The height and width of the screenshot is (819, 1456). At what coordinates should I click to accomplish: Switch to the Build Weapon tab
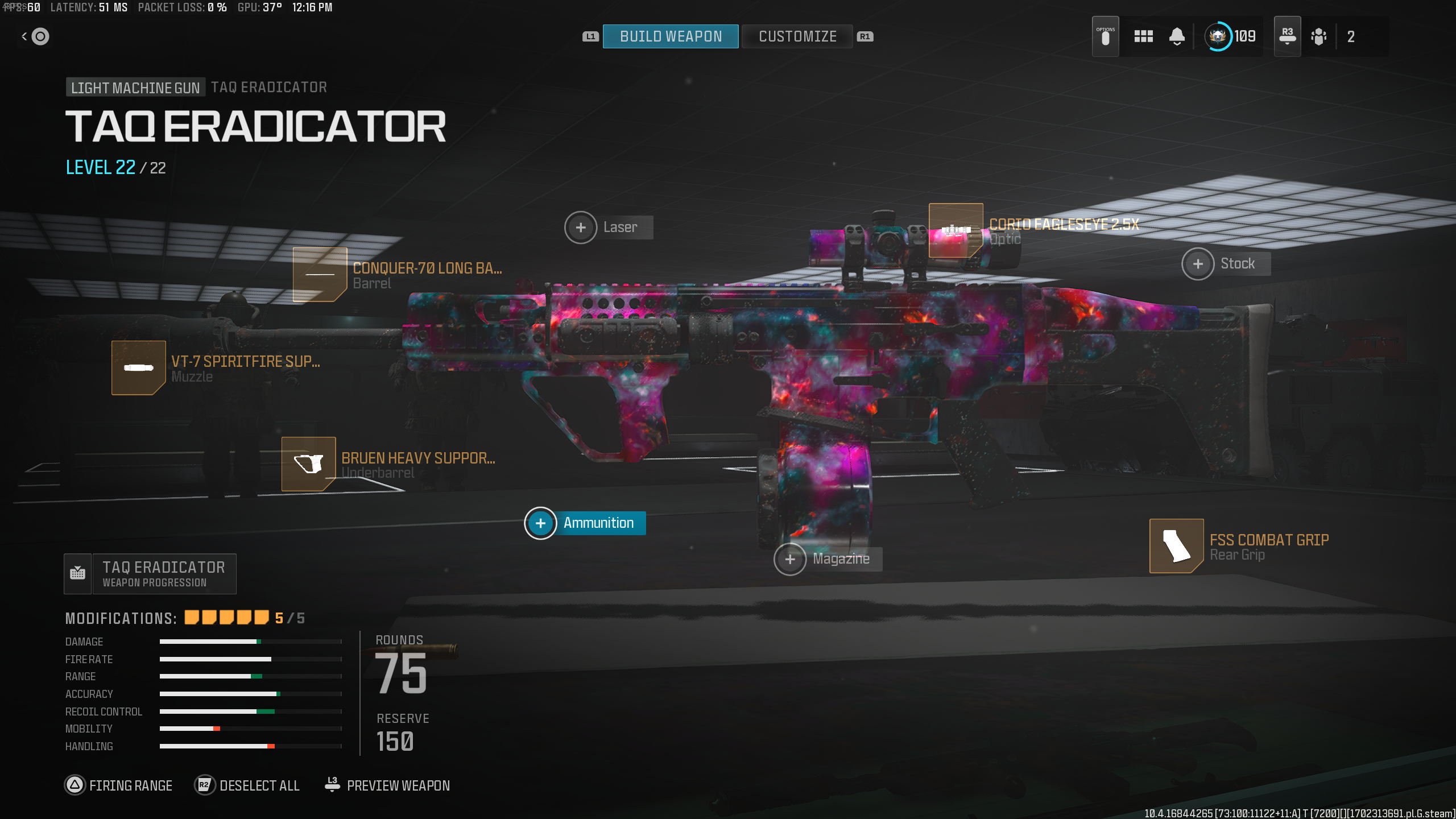671,36
